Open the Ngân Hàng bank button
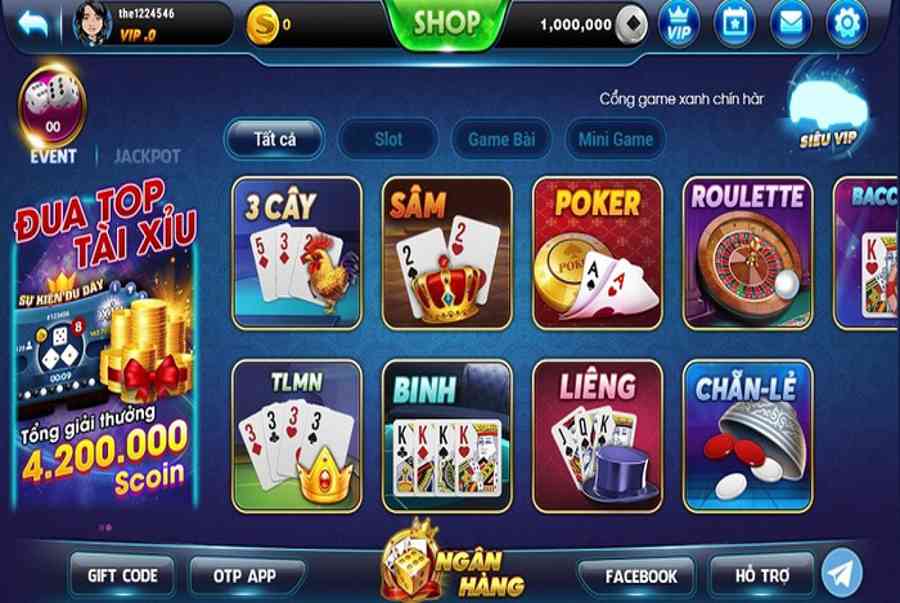Image resolution: width=900 pixels, height=603 pixels. pyautogui.click(x=440, y=562)
